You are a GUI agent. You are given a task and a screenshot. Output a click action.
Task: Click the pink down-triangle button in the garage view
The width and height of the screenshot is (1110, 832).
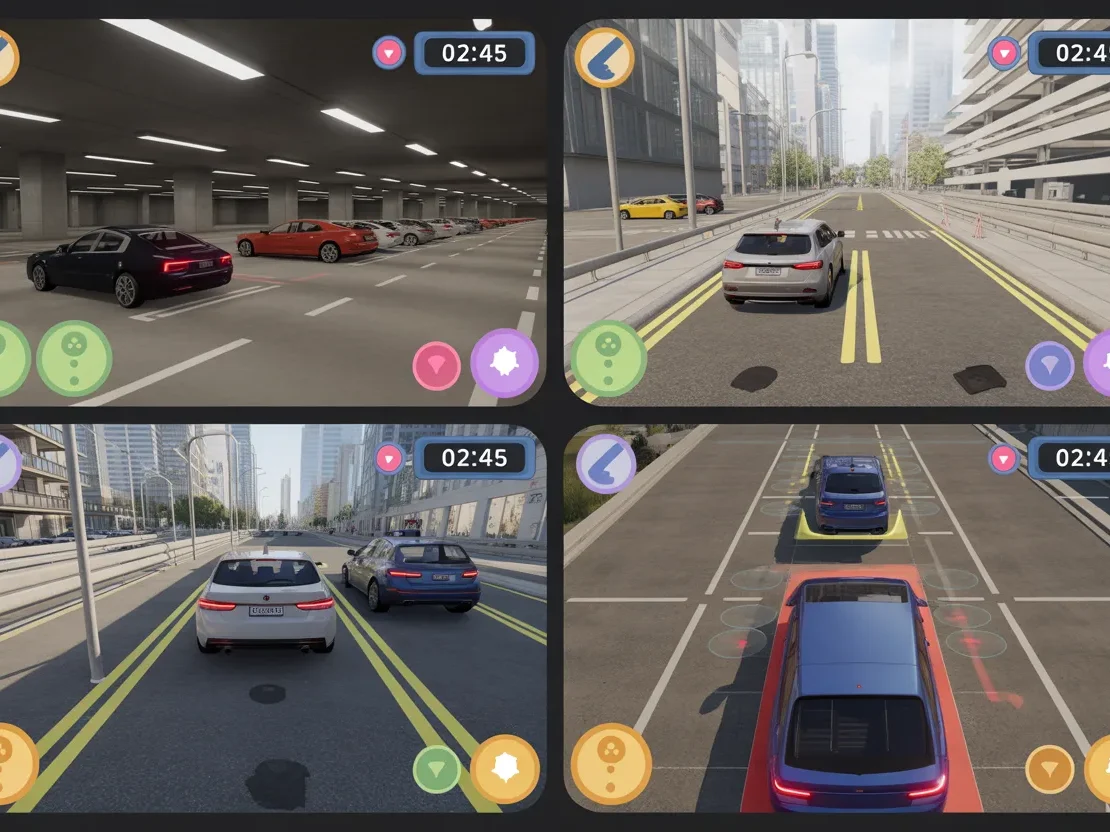point(437,366)
